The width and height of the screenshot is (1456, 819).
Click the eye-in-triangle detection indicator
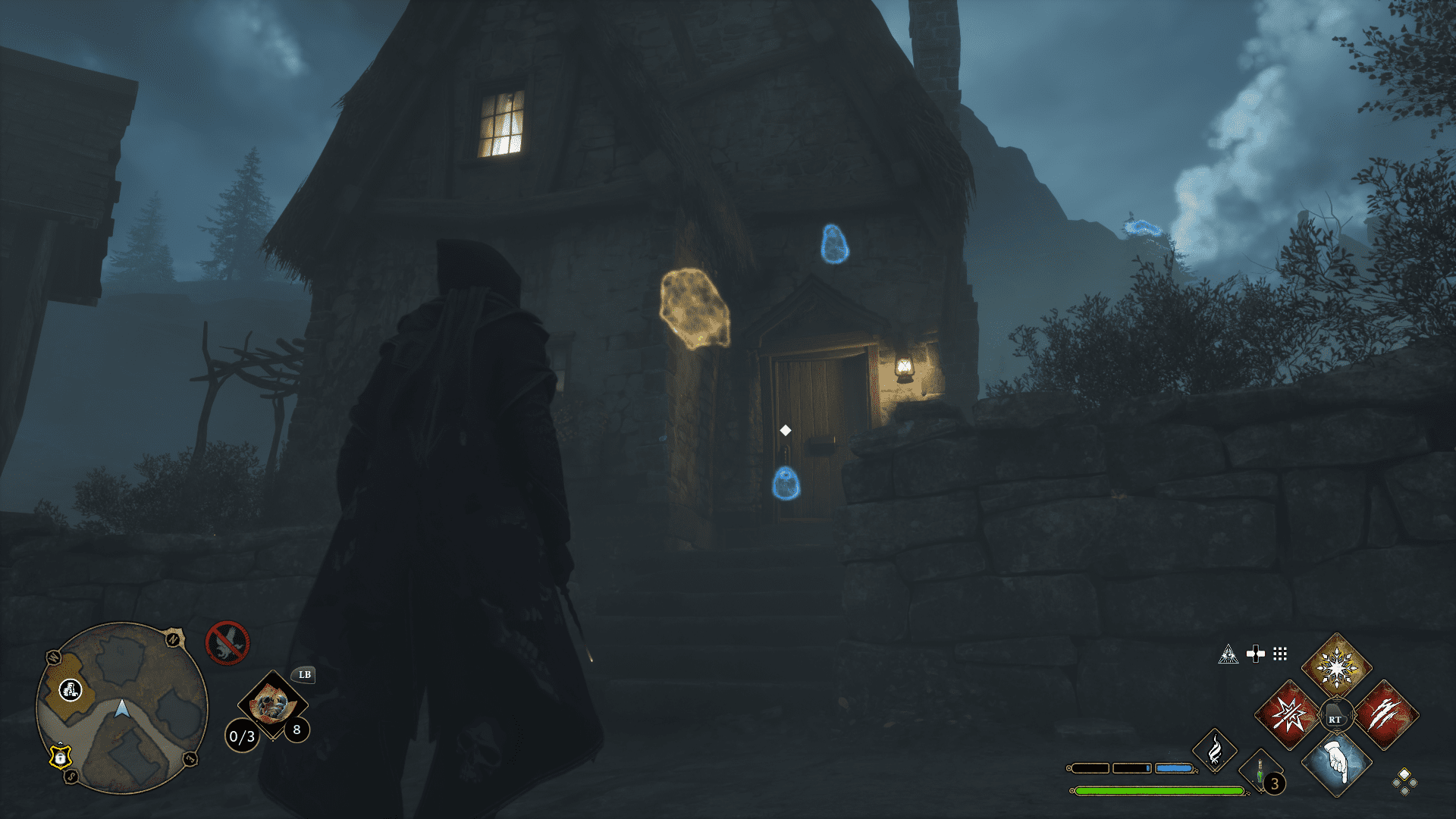coord(1229,654)
